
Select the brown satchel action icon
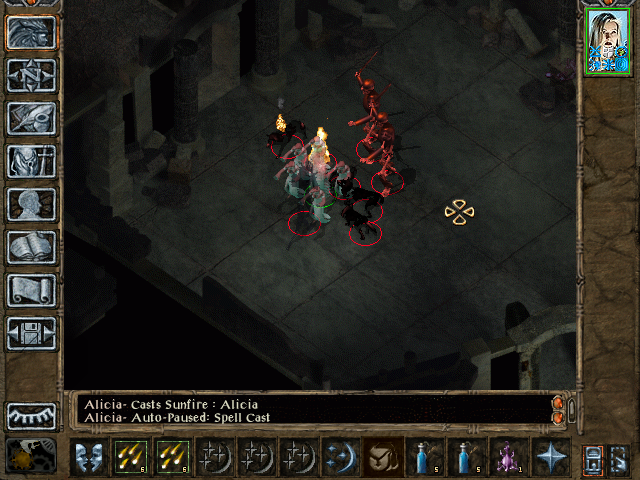coord(382,456)
